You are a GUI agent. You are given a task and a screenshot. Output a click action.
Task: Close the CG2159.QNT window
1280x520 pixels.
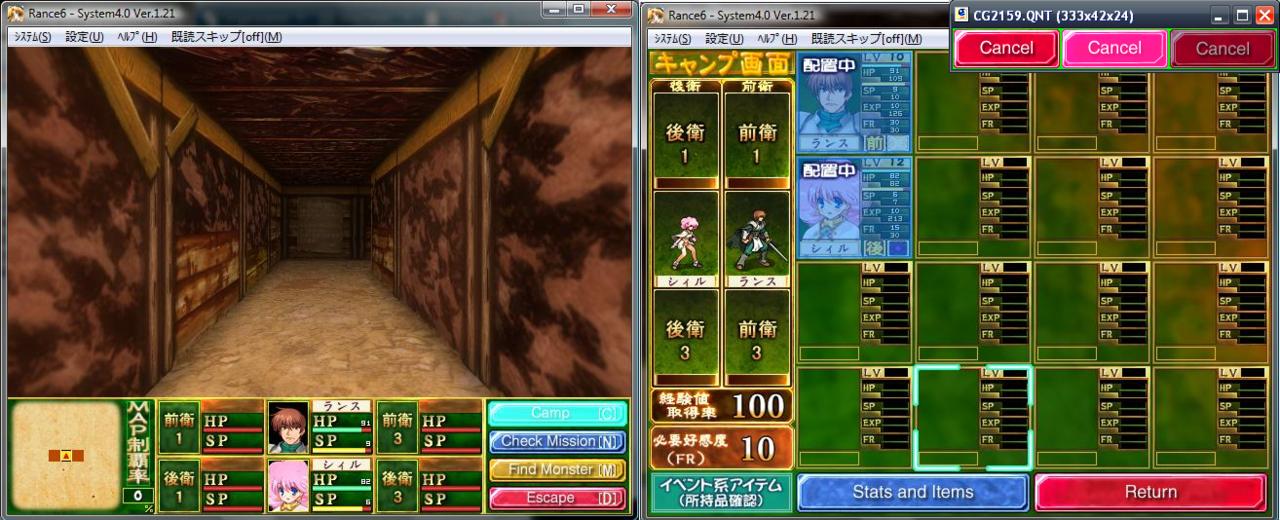point(1263,16)
